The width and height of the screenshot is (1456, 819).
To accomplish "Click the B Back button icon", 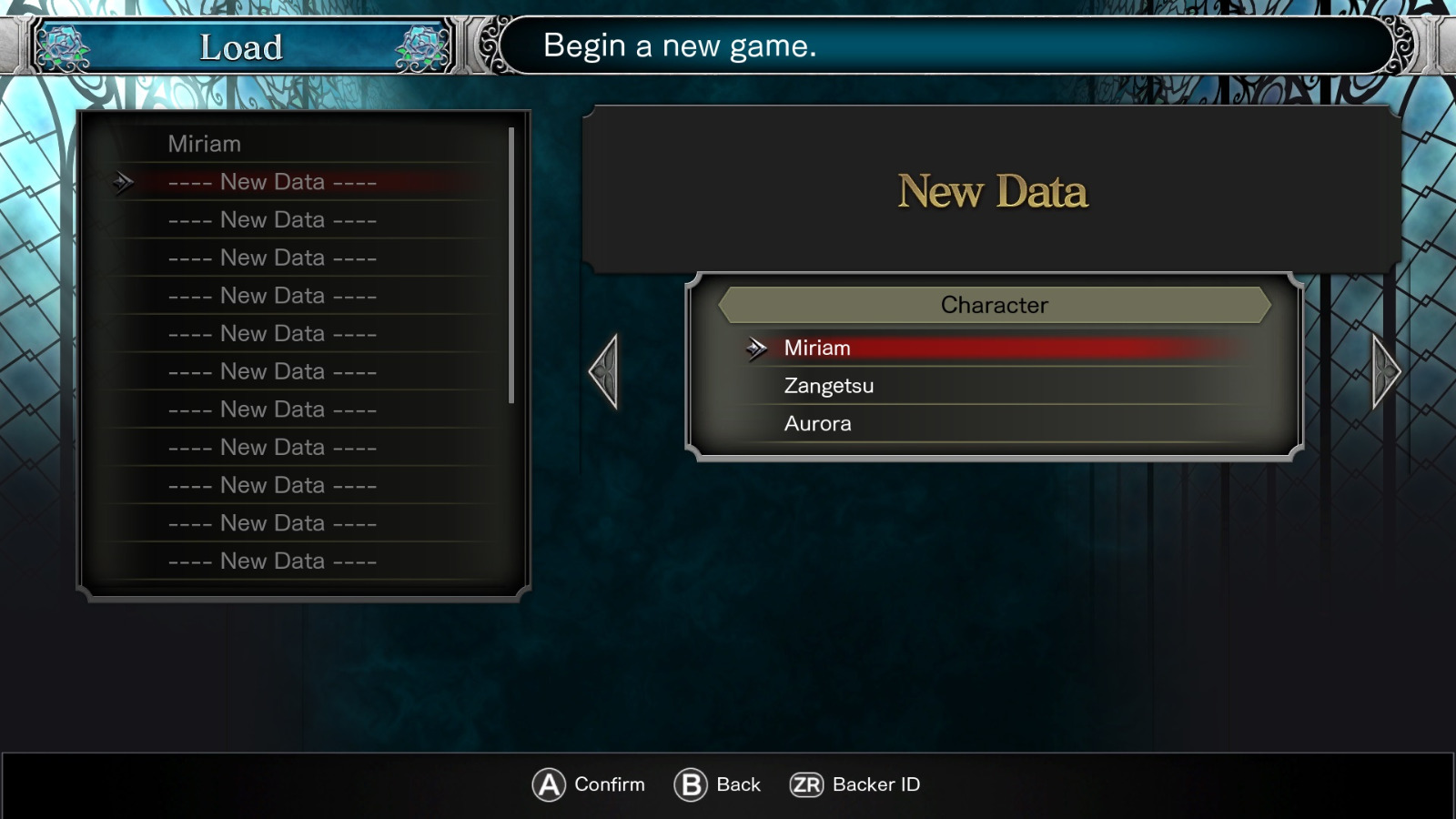I will [693, 784].
